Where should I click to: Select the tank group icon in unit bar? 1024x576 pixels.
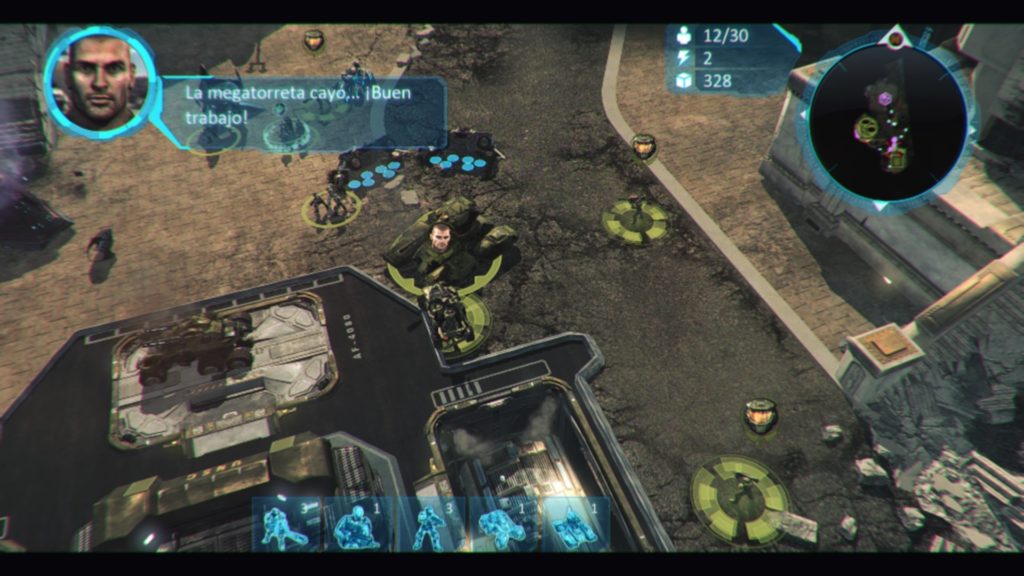pos(575,523)
